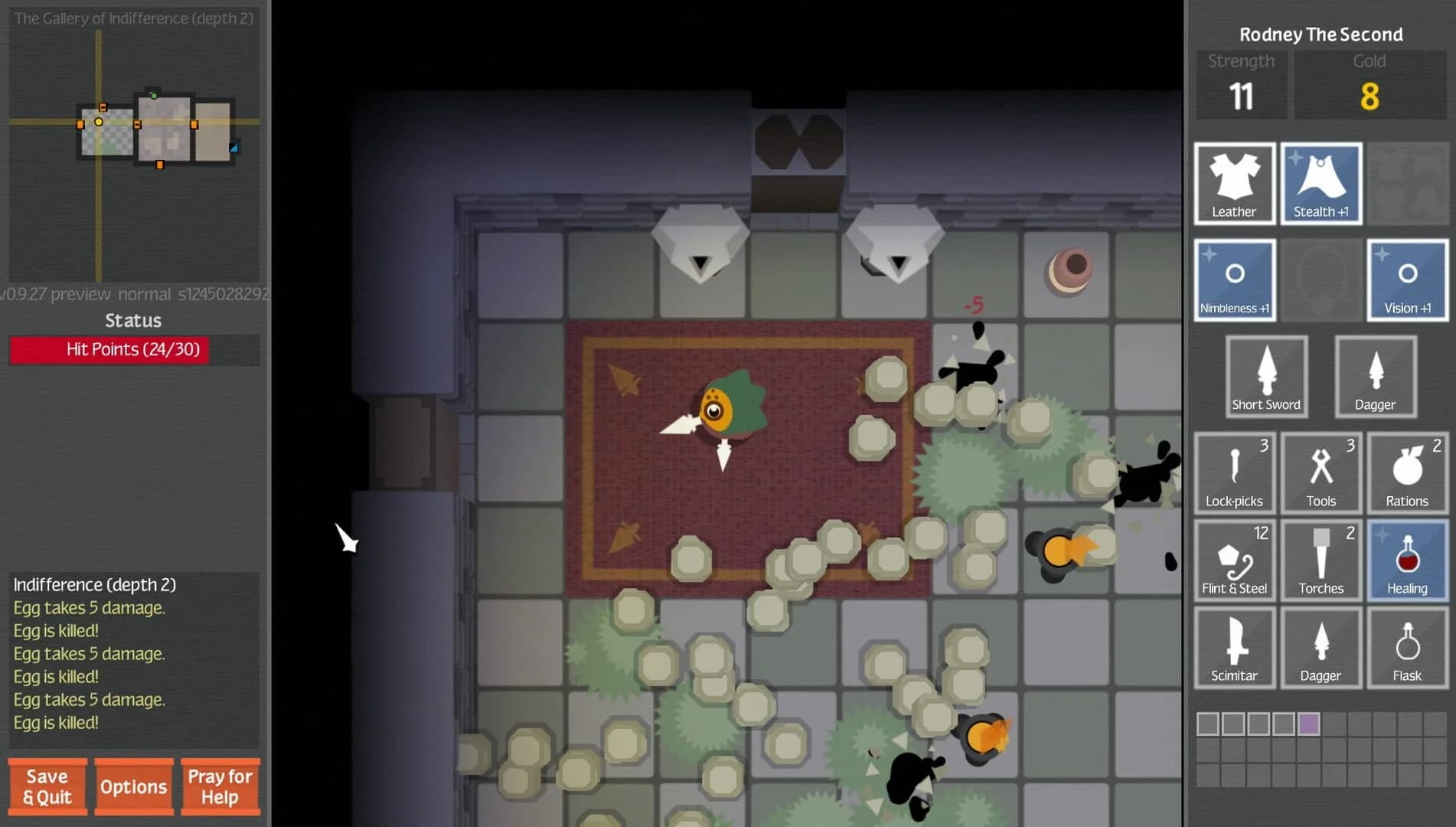The image size is (1456, 827).
Task: Select the Flask item
Action: 1407,647
